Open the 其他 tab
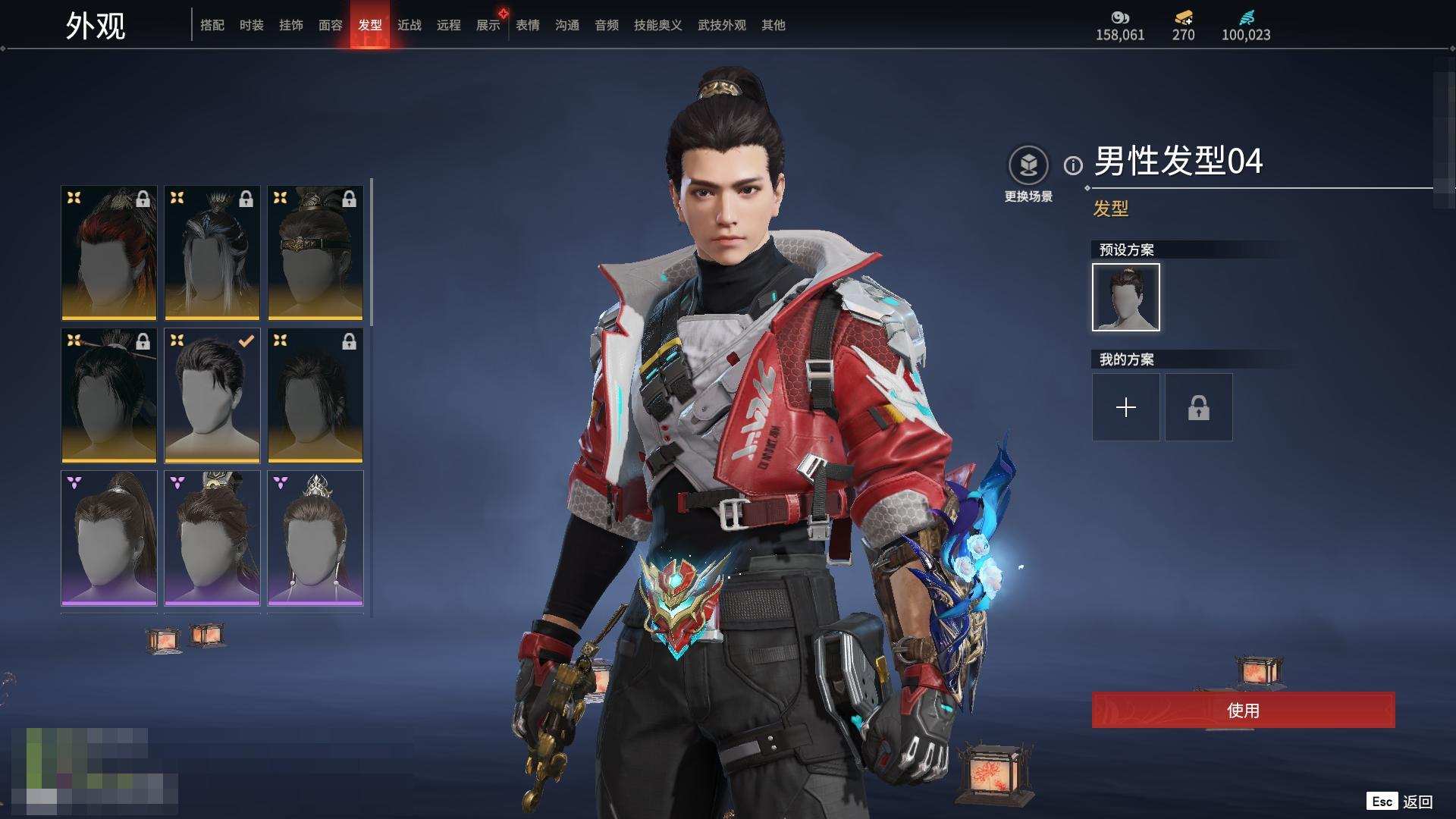Image resolution: width=1456 pixels, height=819 pixels. point(773,25)
